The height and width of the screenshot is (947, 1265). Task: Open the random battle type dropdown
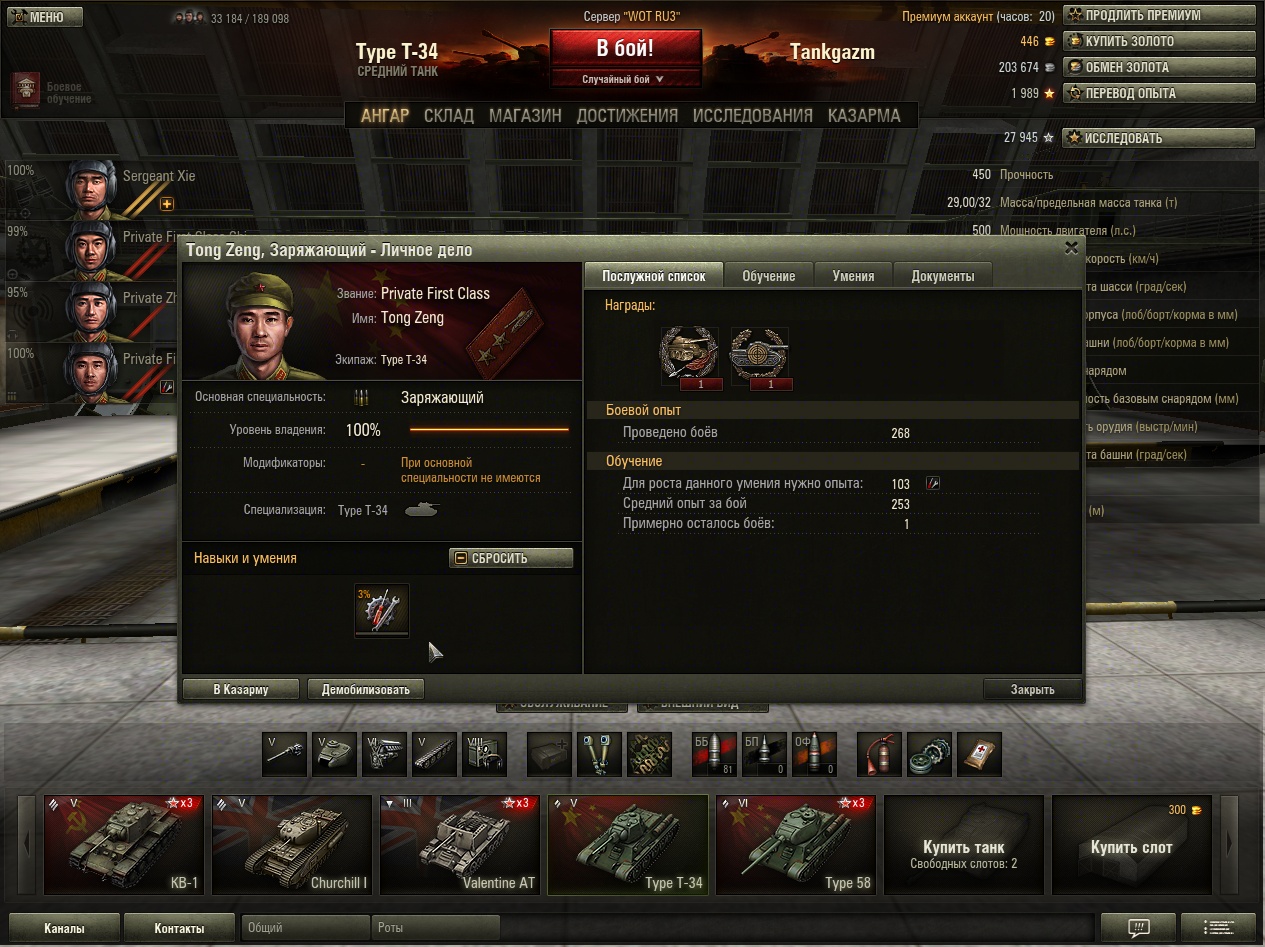625,79
